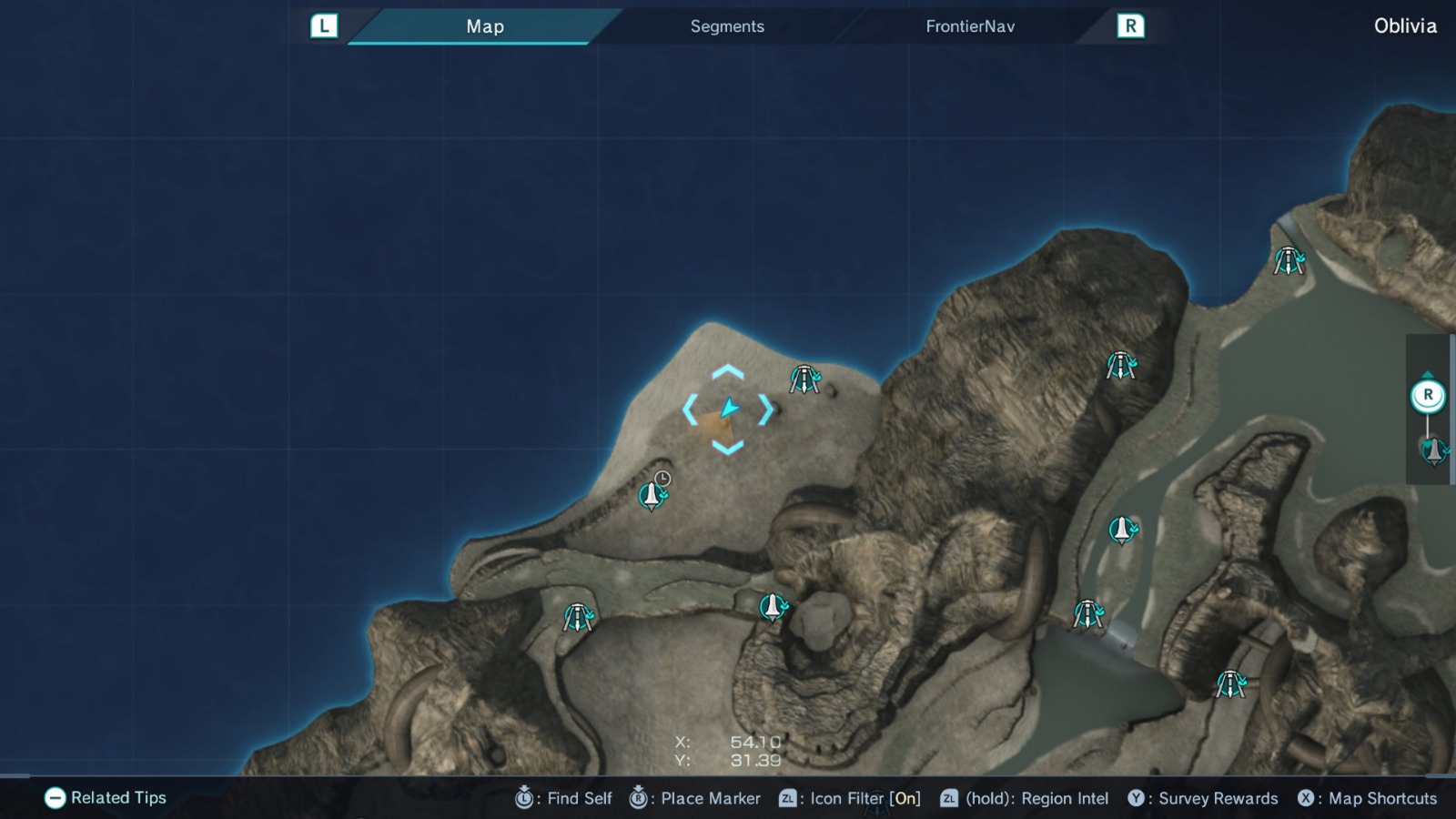The width and height of the screenshot is (1456, 819).
Task: Switch to the Segments tab
Action: click(x=726, y=26)
